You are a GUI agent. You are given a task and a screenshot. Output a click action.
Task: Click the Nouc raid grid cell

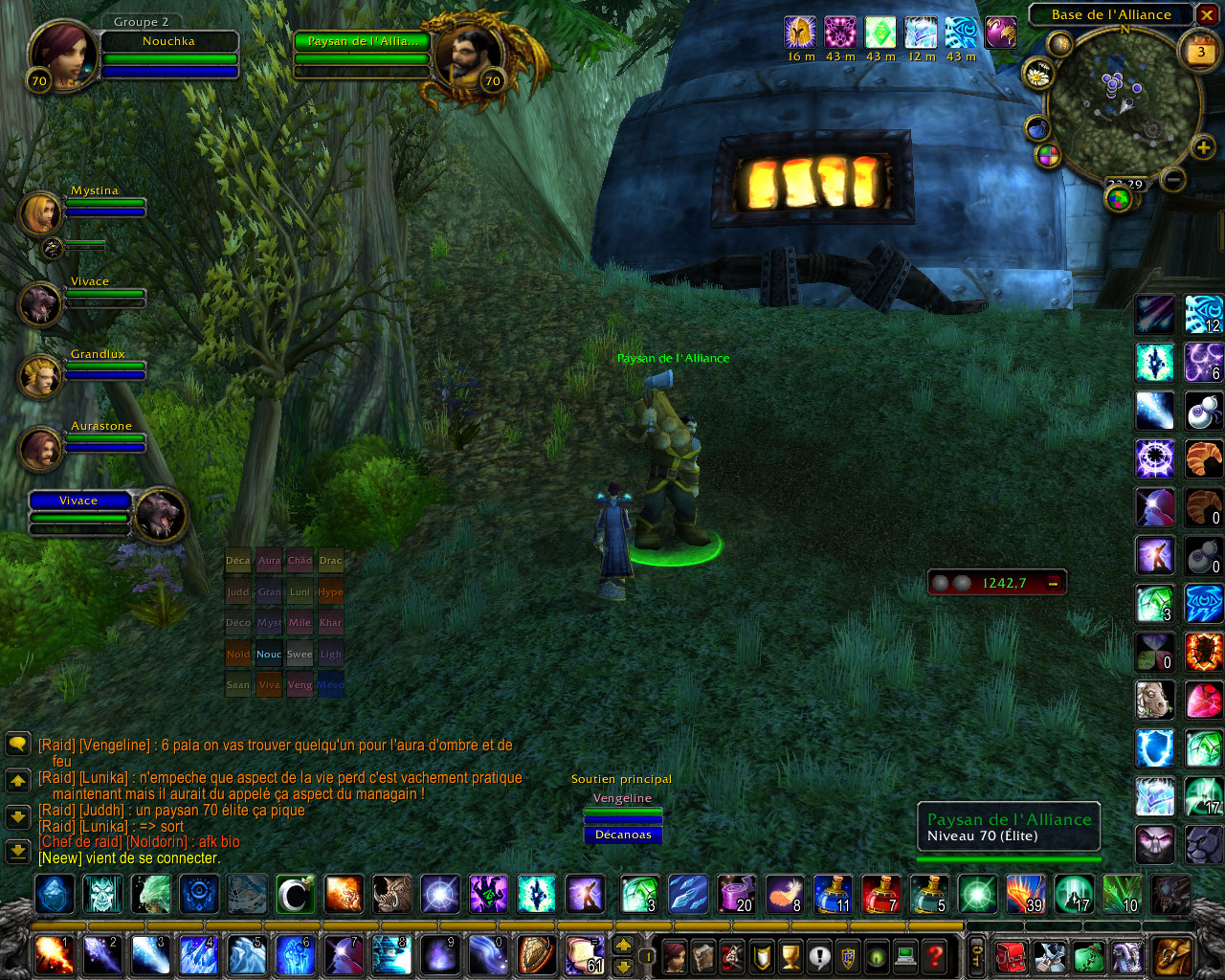click(x=269, y=655)
